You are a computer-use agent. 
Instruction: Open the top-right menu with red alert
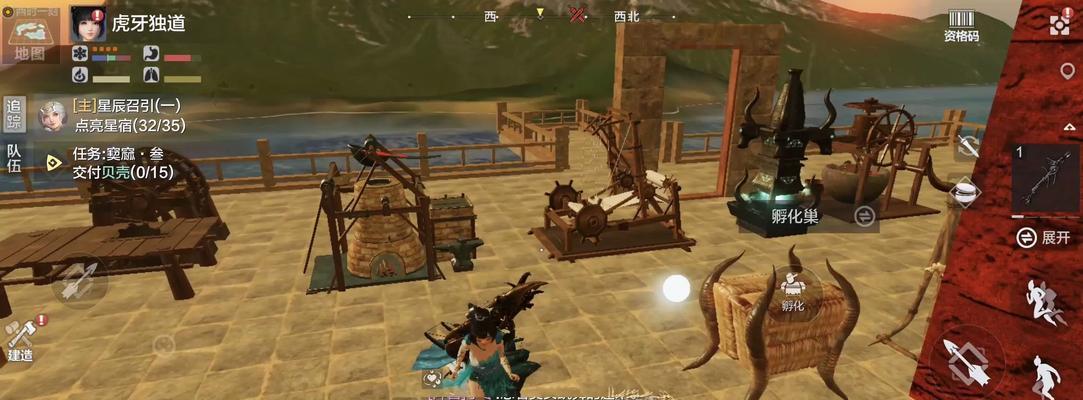point(1061,24)
